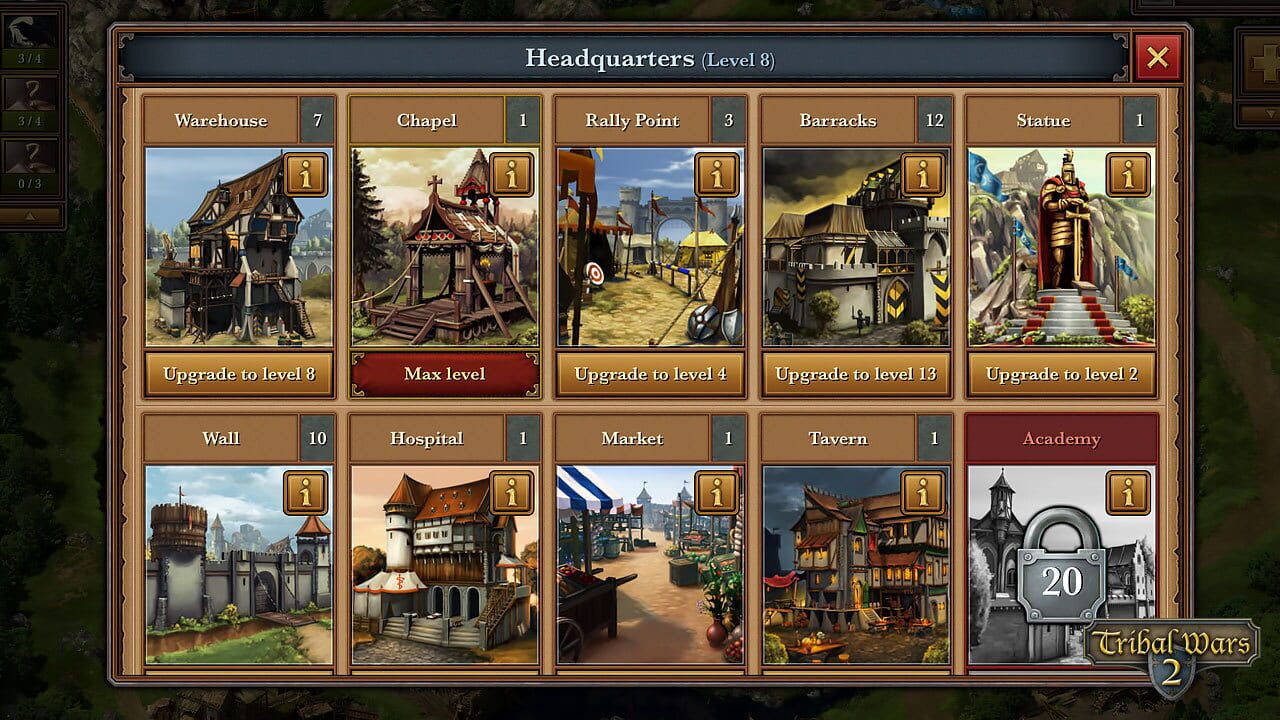Viewport: 1280px width, 720px height.
Task: Upgrade the Barracks to level 13
Action: [x=856, y=374]
